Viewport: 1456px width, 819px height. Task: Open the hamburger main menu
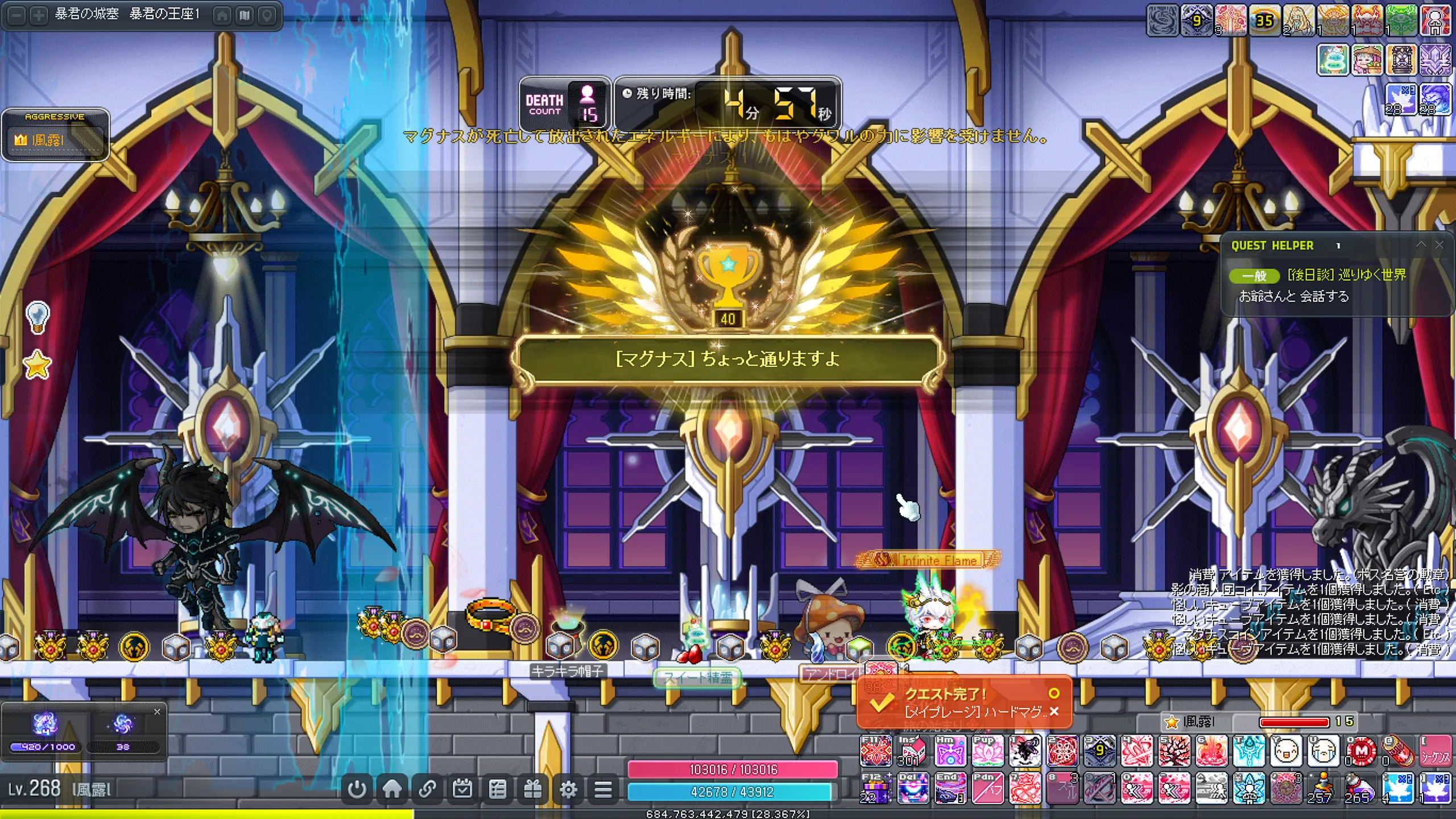coord(603,789)
